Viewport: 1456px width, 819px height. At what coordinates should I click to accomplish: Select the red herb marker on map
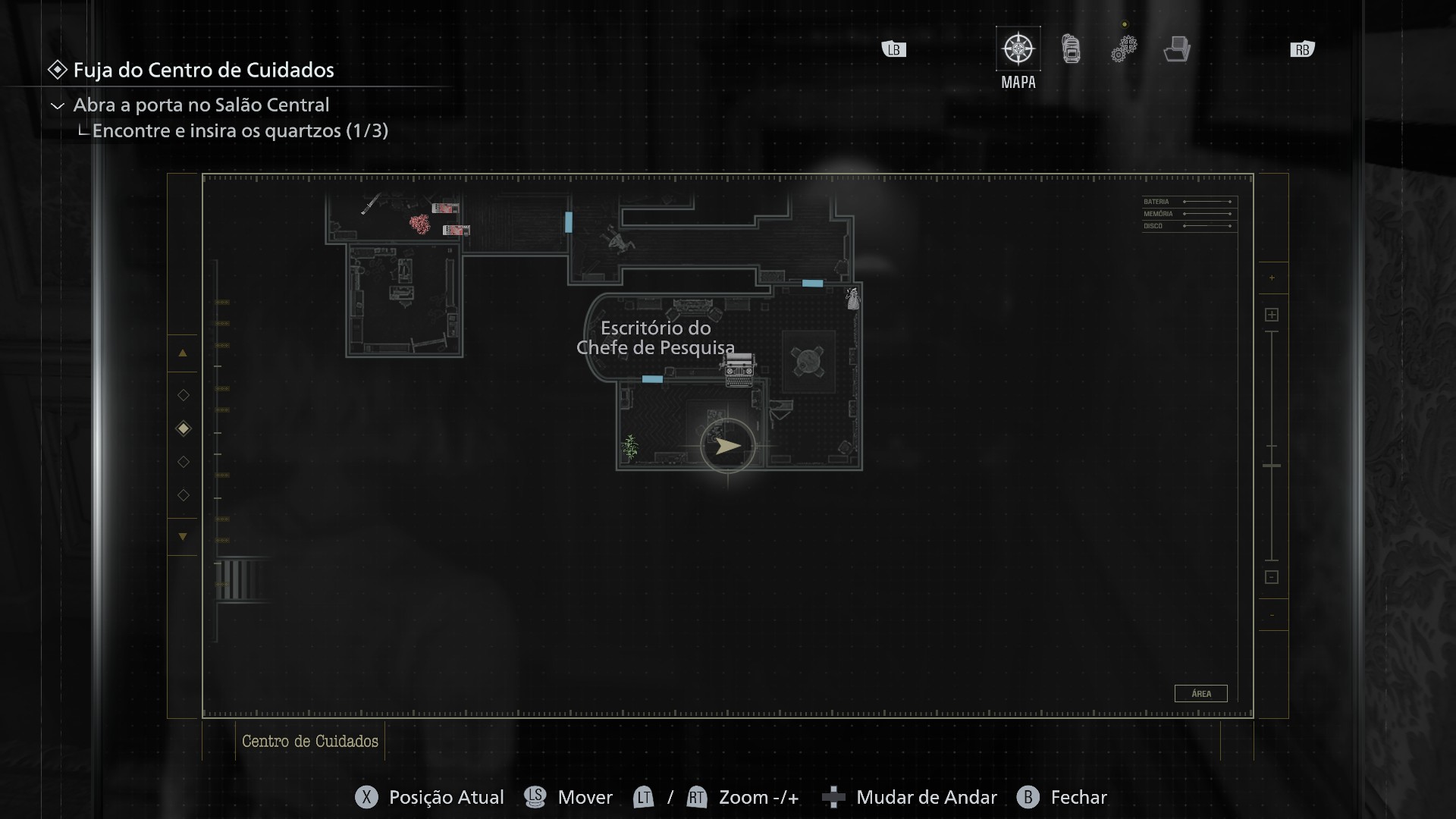point(419,223)
